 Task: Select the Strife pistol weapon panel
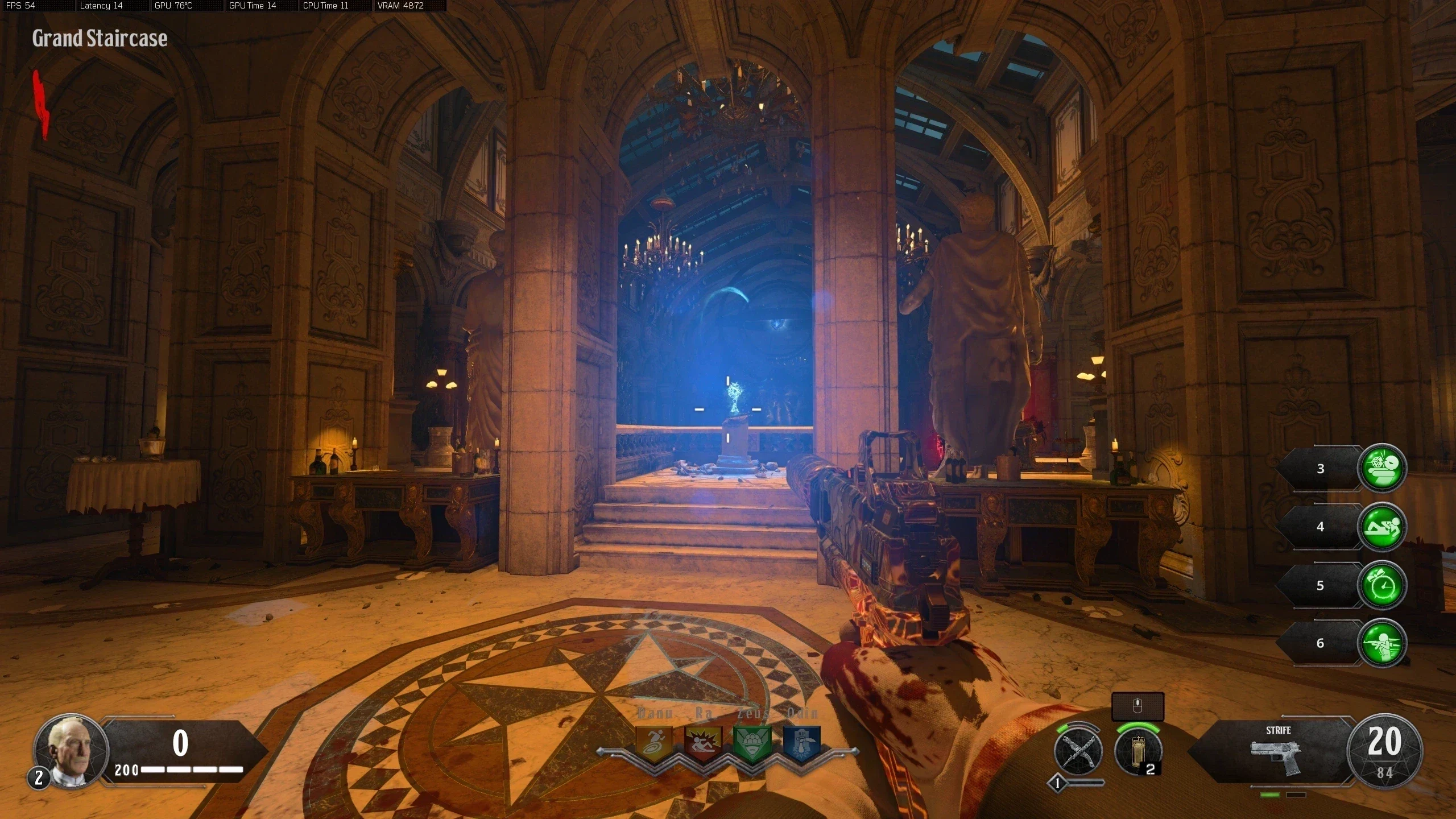tap(1276, 752)
